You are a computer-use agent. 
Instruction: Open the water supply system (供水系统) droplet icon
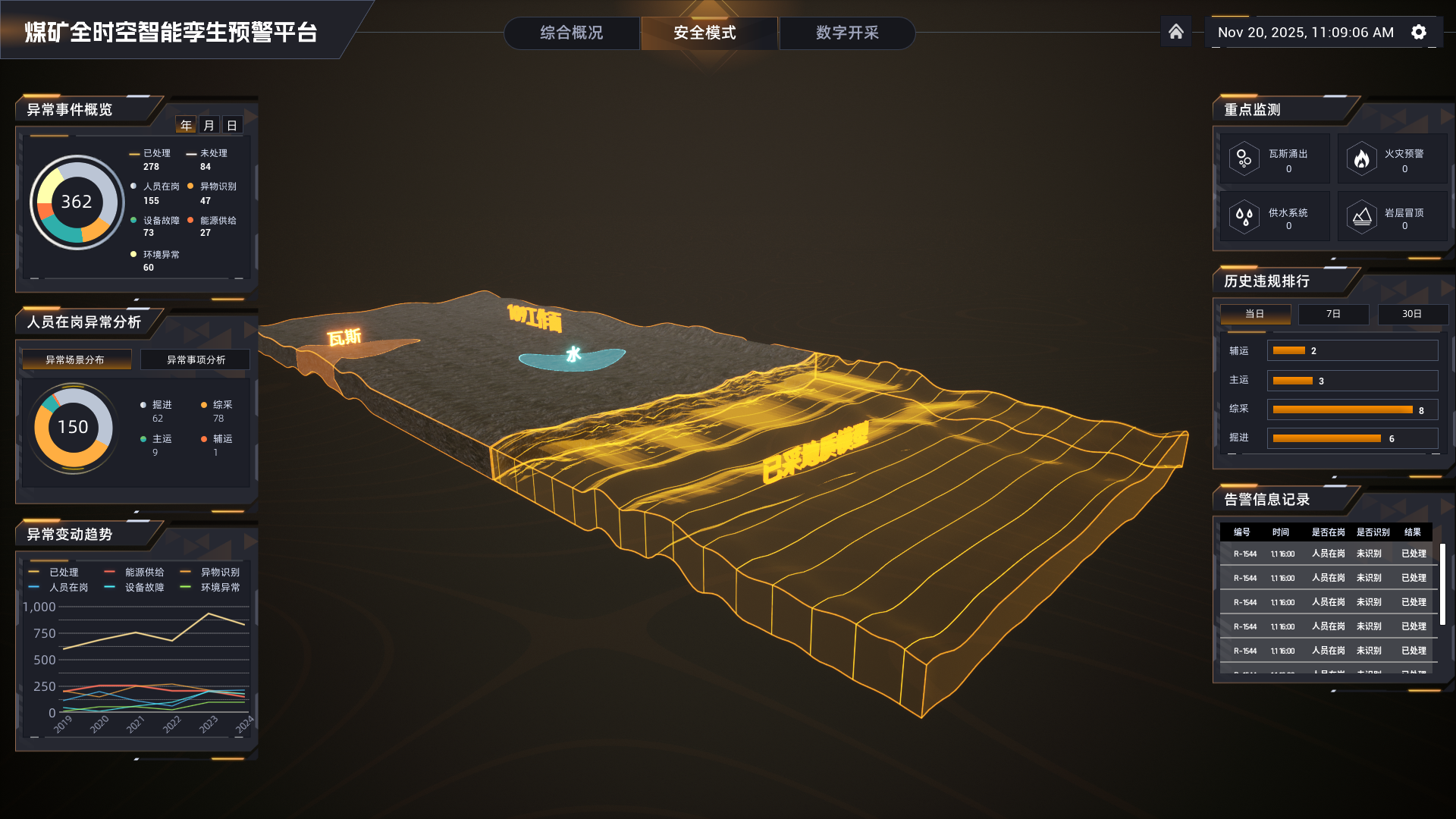coord(1244,216)
